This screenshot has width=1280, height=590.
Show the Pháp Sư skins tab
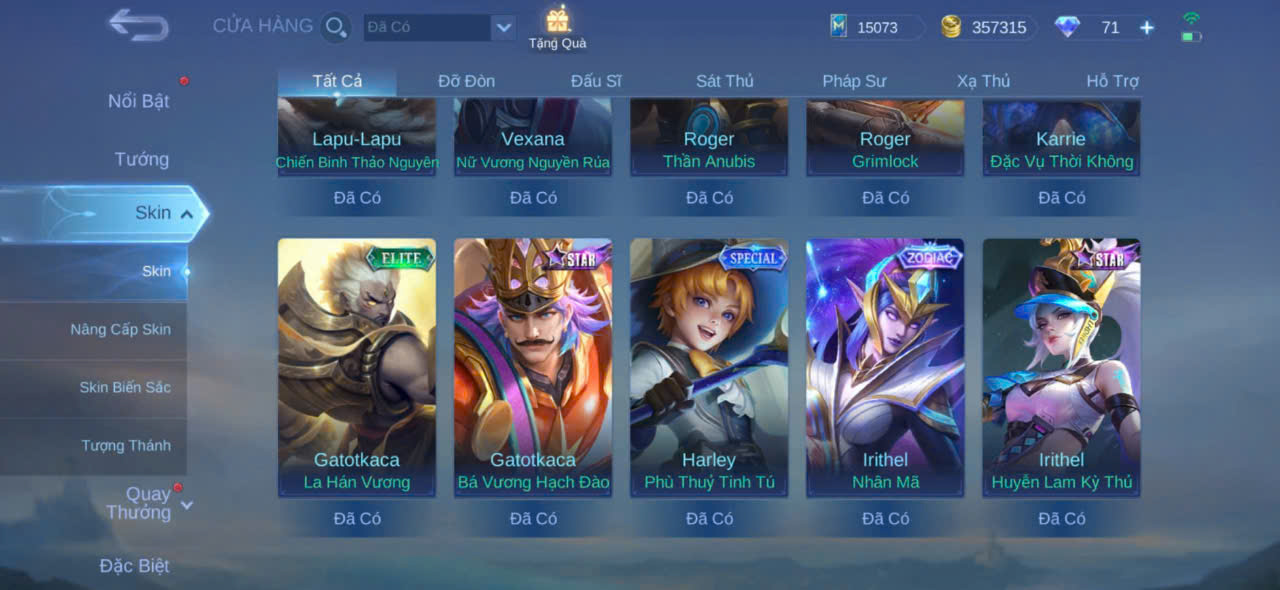(x=854, y=81)
